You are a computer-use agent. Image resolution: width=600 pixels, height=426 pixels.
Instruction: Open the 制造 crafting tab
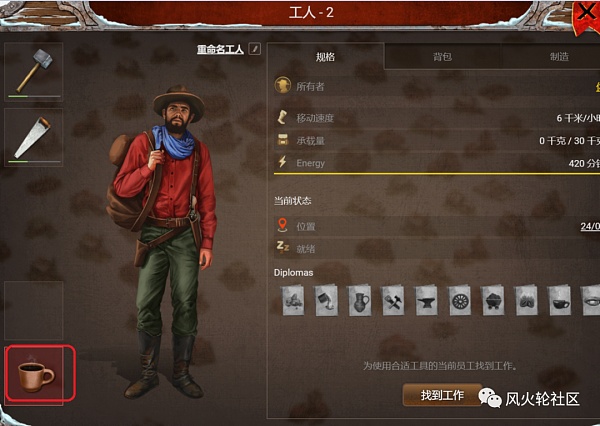pos(559,57)
